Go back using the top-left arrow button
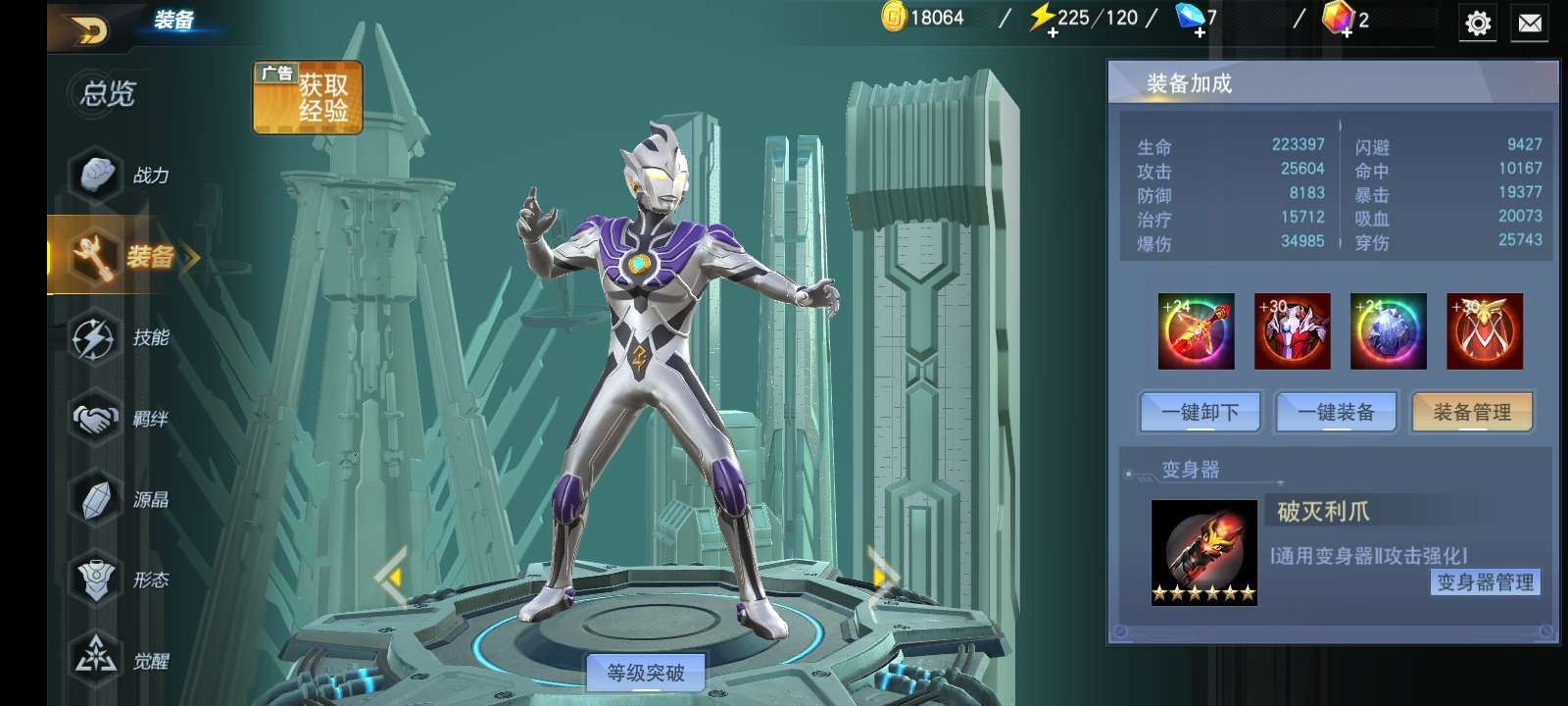This screenshot has height=706, width=1568. tap(88, 31)
